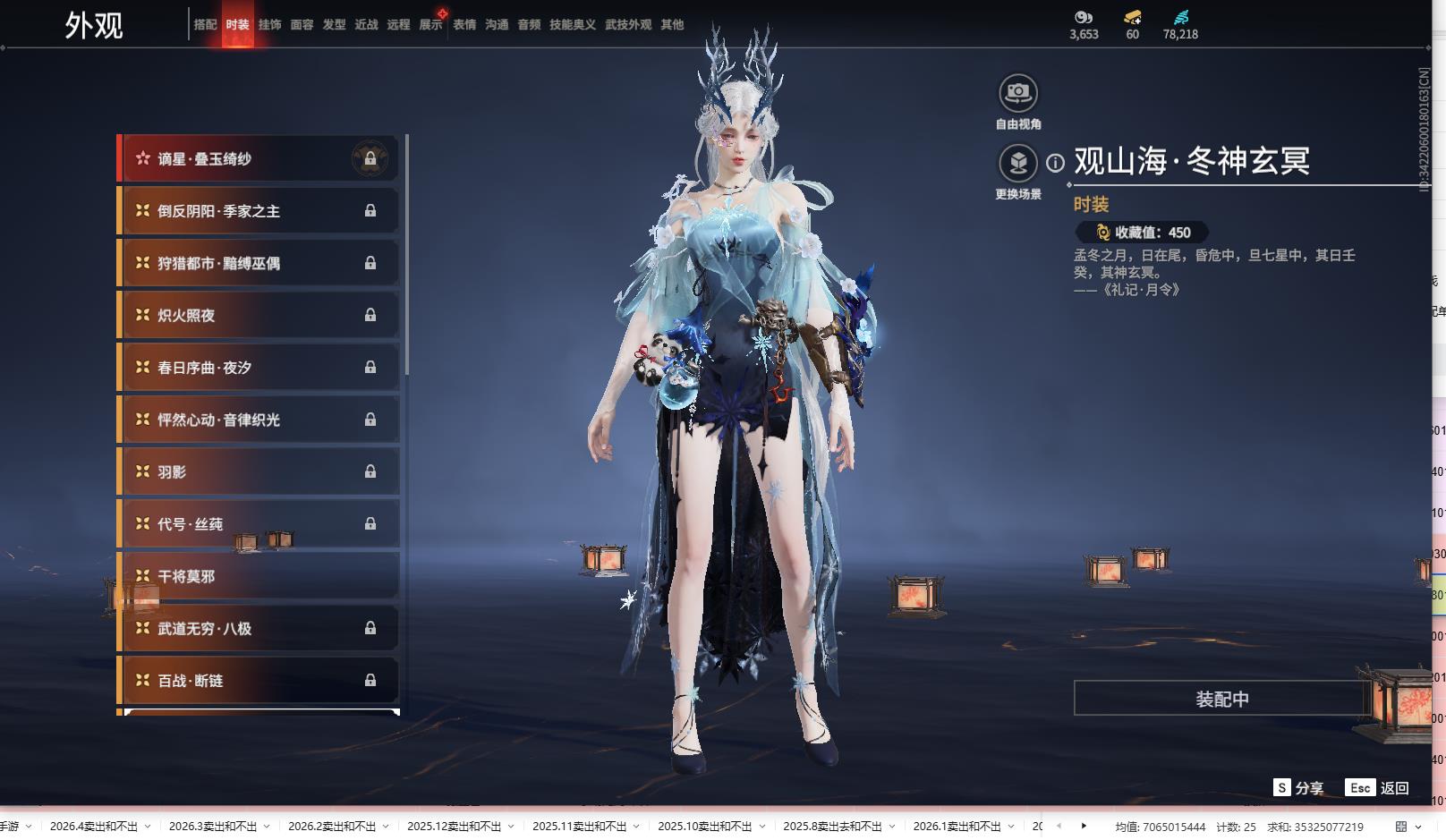Select the 干将莫邪 outfit
1446x840 pixels.
pyautogui.click(x=258, y=577)
